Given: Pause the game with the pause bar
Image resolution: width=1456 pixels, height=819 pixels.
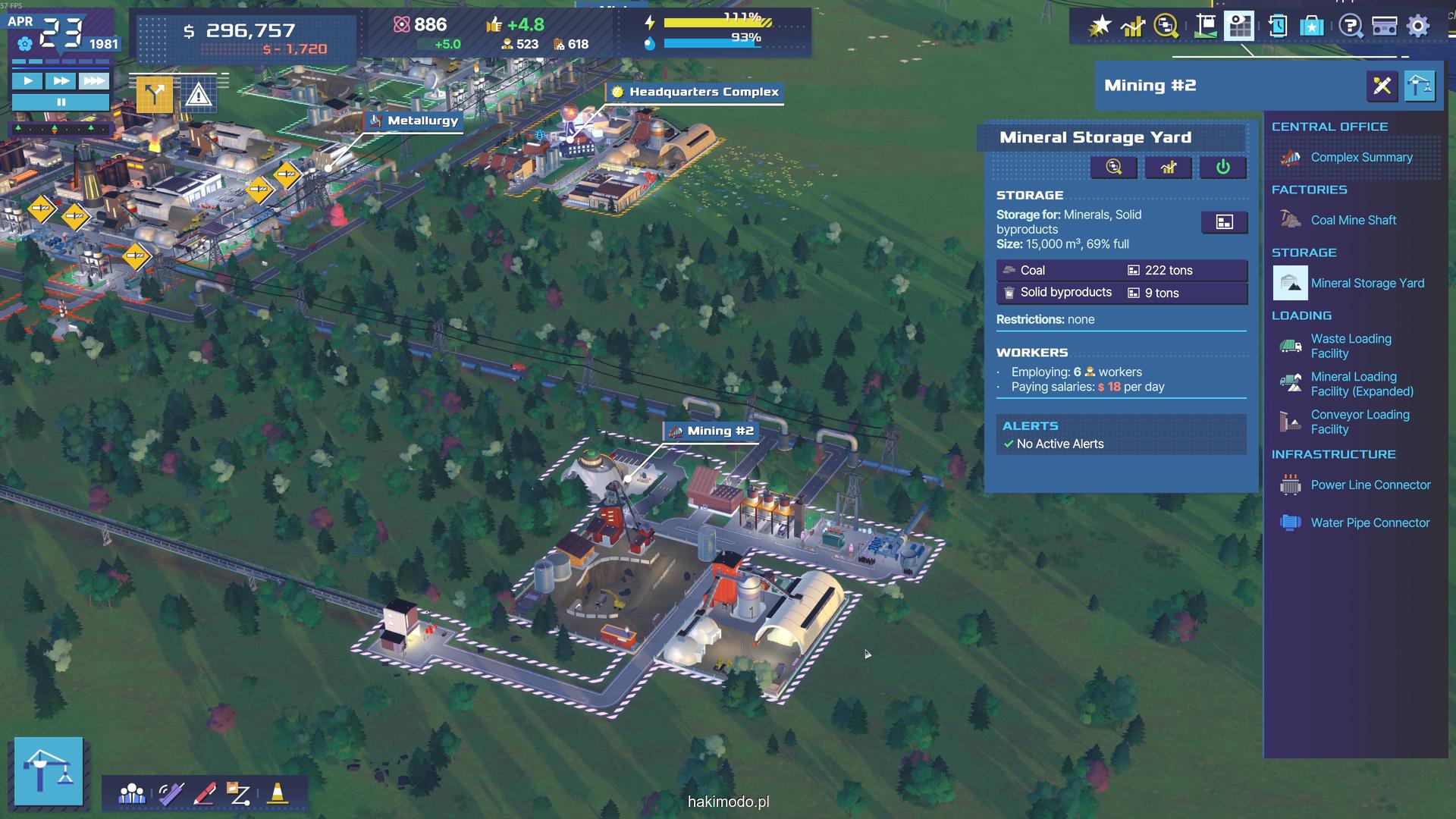Looking at the screenshot, I should 61,102.
